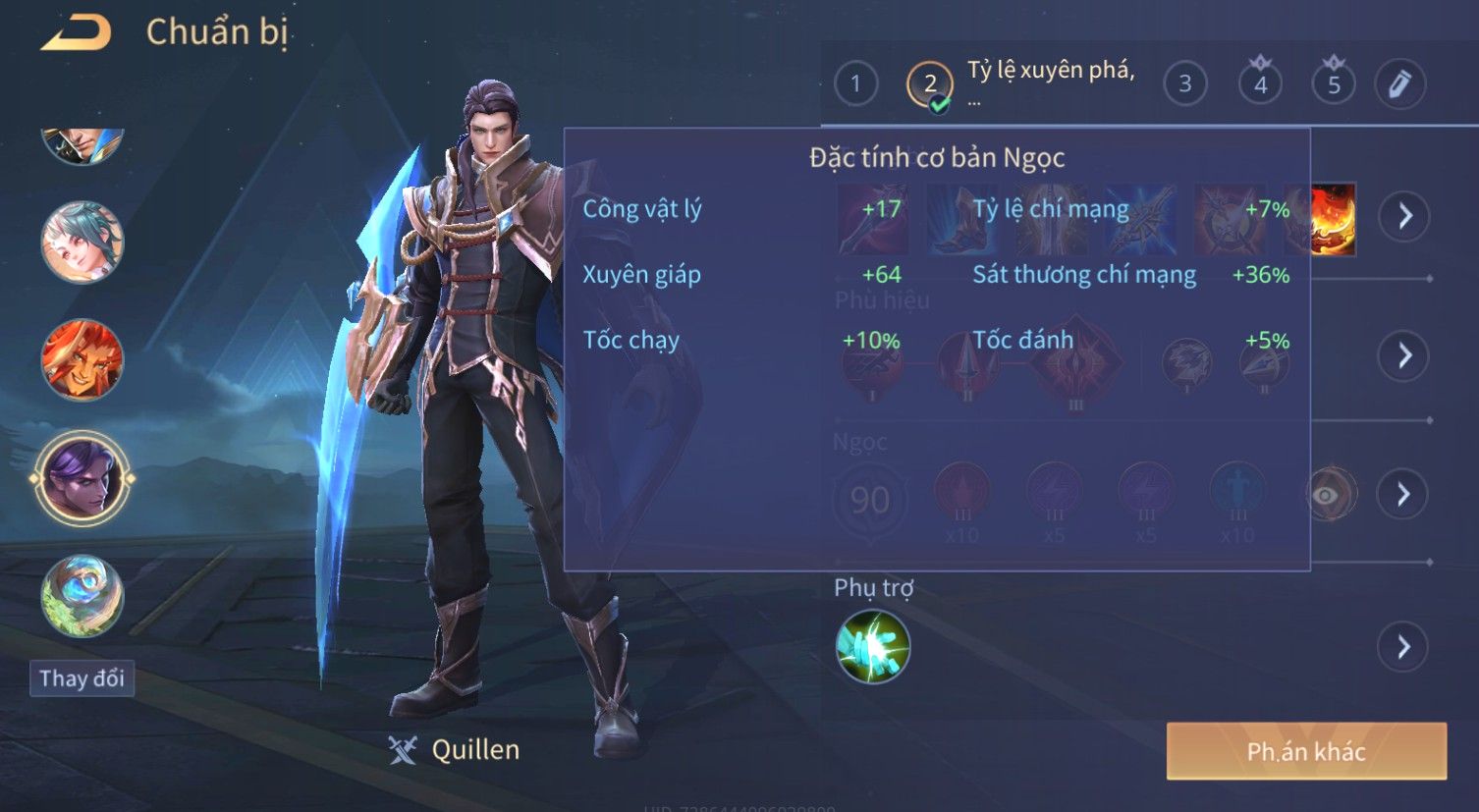1479x812 pixels.
Task: Open the Phụ trợ arrow
Action: coord(1402,647)
